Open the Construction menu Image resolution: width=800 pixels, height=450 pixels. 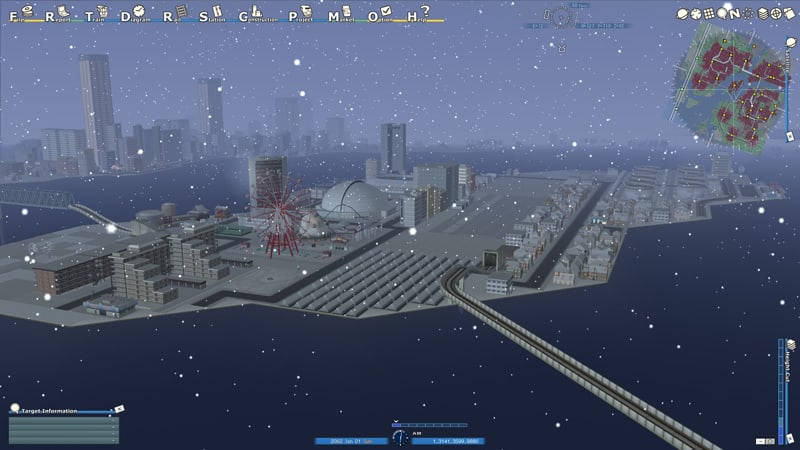point(258,15)
